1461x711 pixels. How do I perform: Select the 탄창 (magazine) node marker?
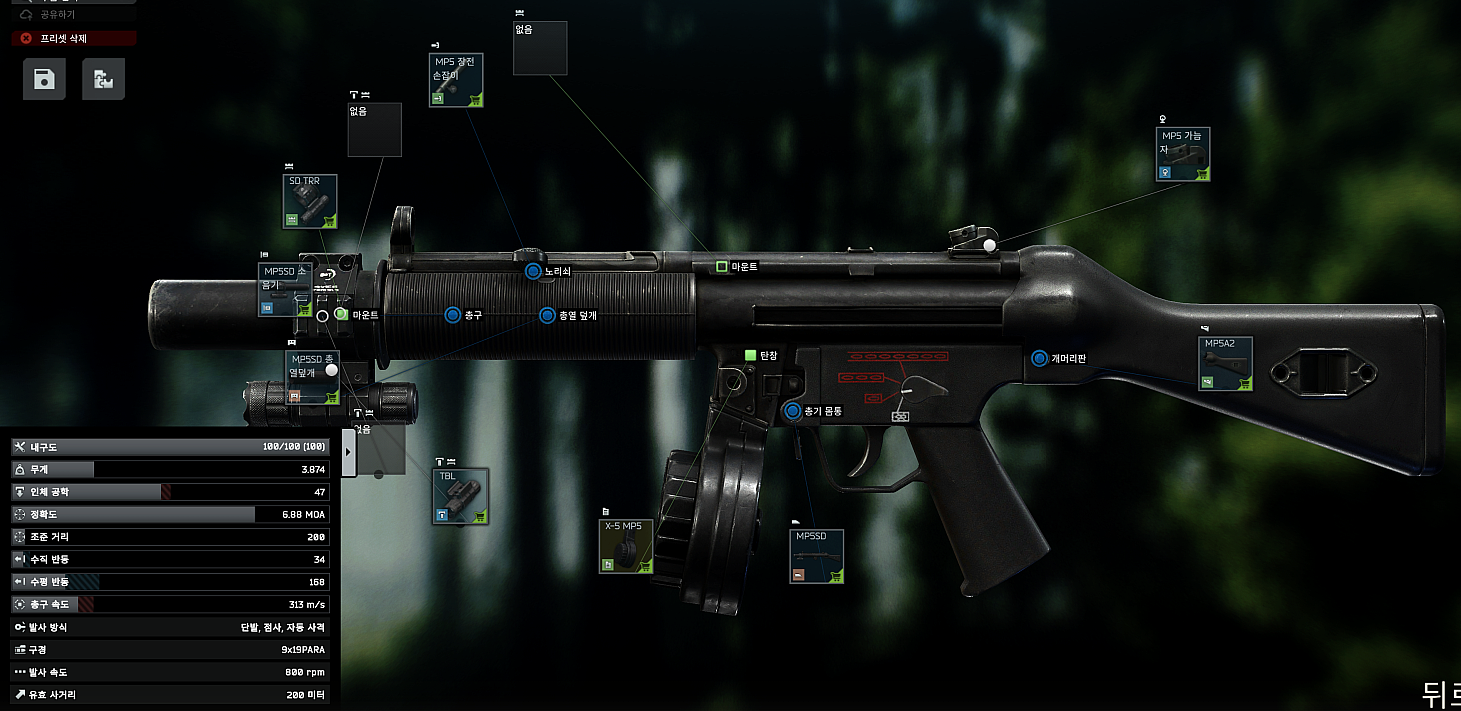[750, 355]
